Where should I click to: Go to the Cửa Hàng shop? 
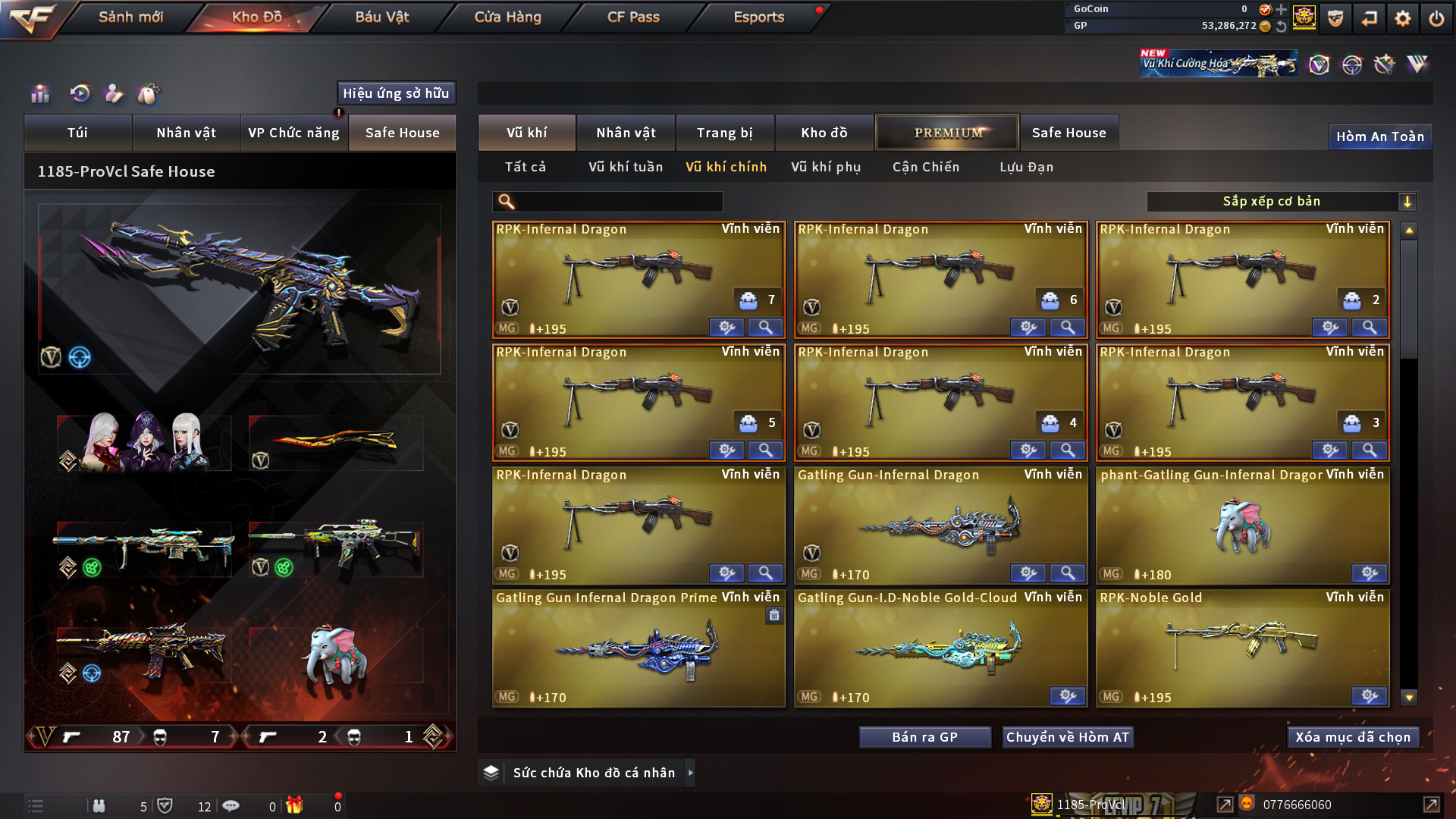(x=507, y=17)
